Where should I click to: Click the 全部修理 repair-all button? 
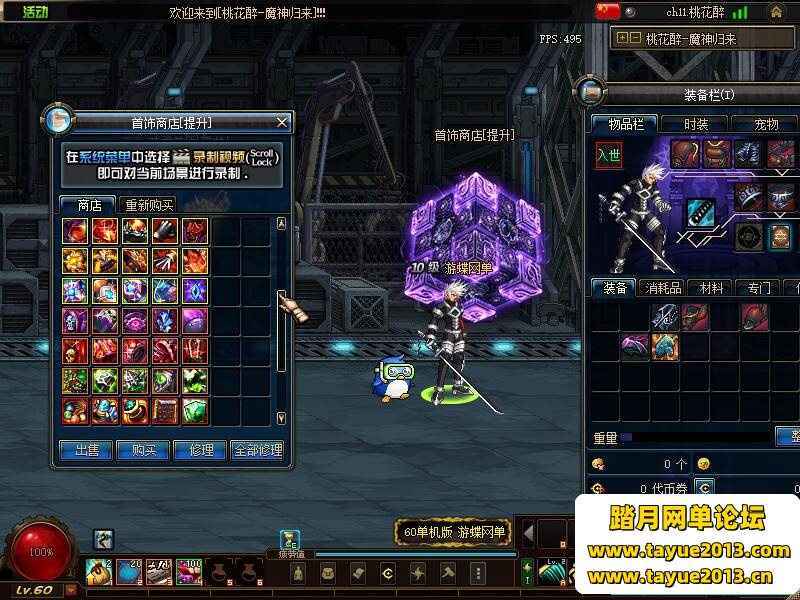click(x=257, y=450)
